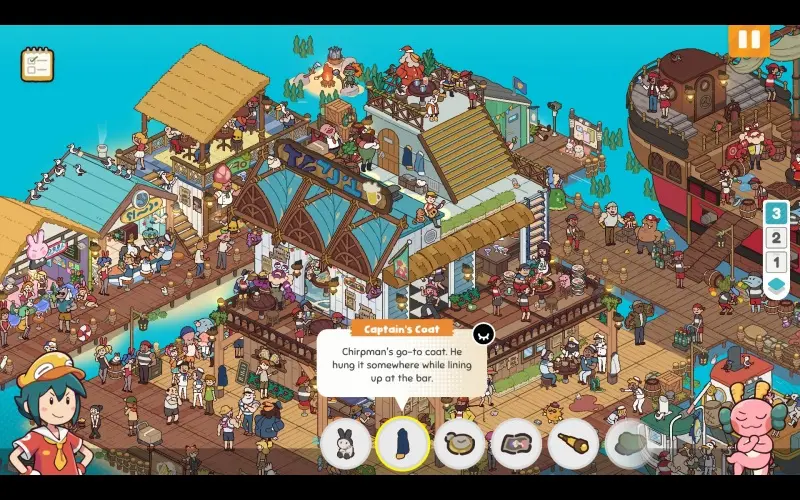Viewport: 800px width, 500px height.
Task: Switch to floor 2 layer
Action: [x=776, y=238]
